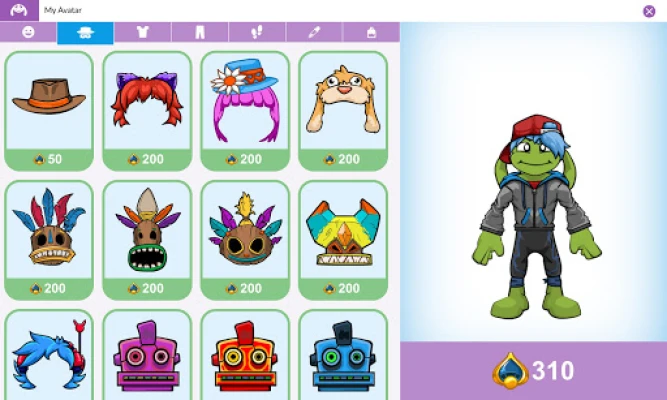Select the pencil color tab
Image resolution: width=667 pixels, height=400 pixels.
[x=313, y=32]
